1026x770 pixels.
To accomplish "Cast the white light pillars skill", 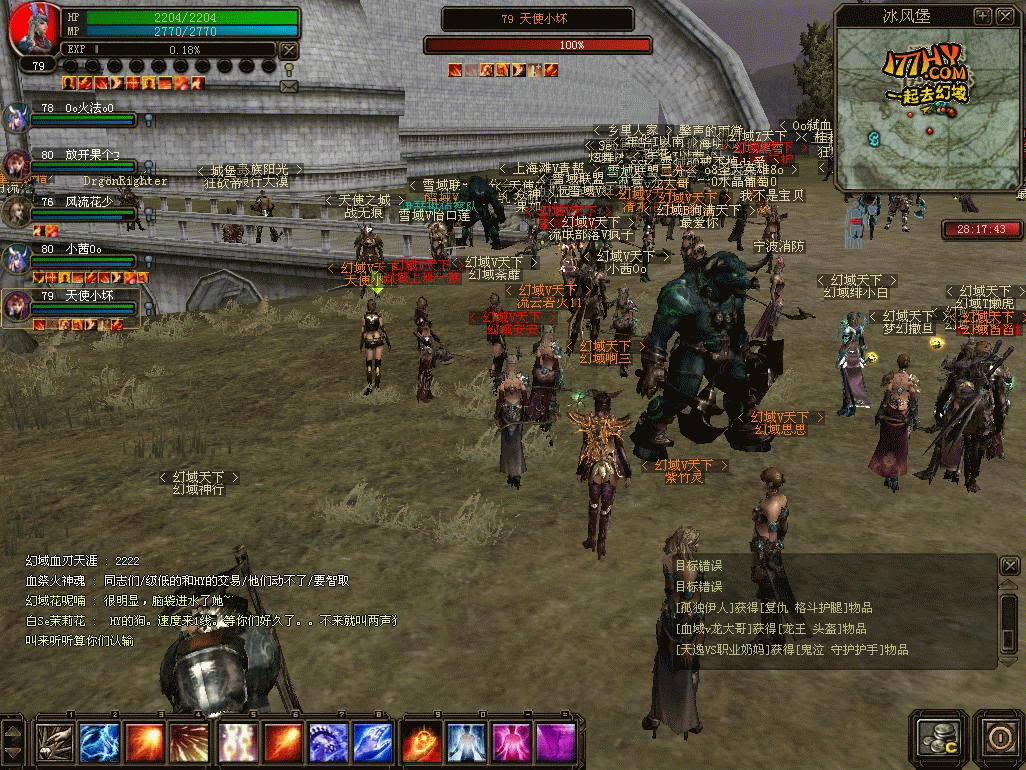I will point(238,742).
